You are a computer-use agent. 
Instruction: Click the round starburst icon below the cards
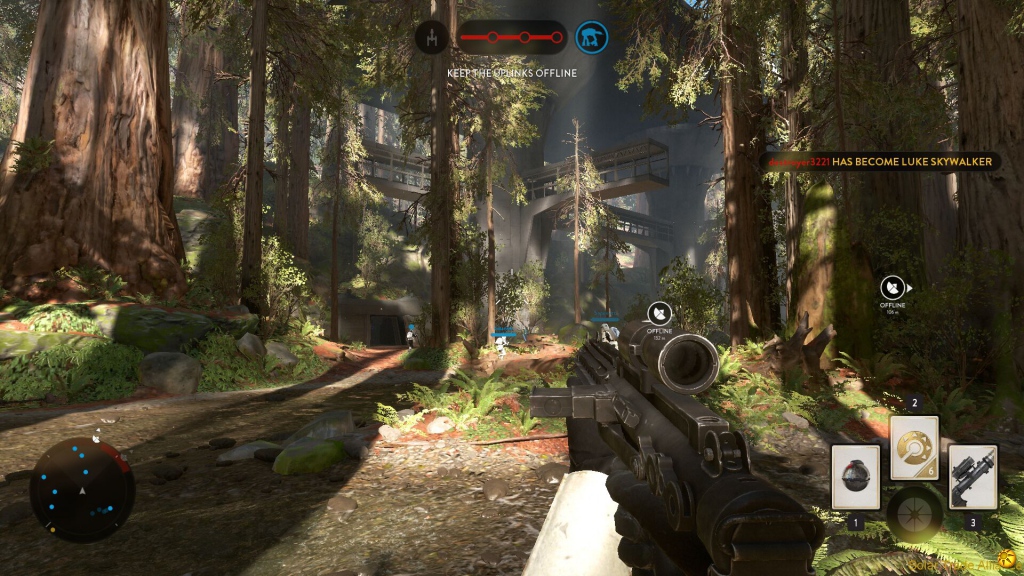(914, 514)
